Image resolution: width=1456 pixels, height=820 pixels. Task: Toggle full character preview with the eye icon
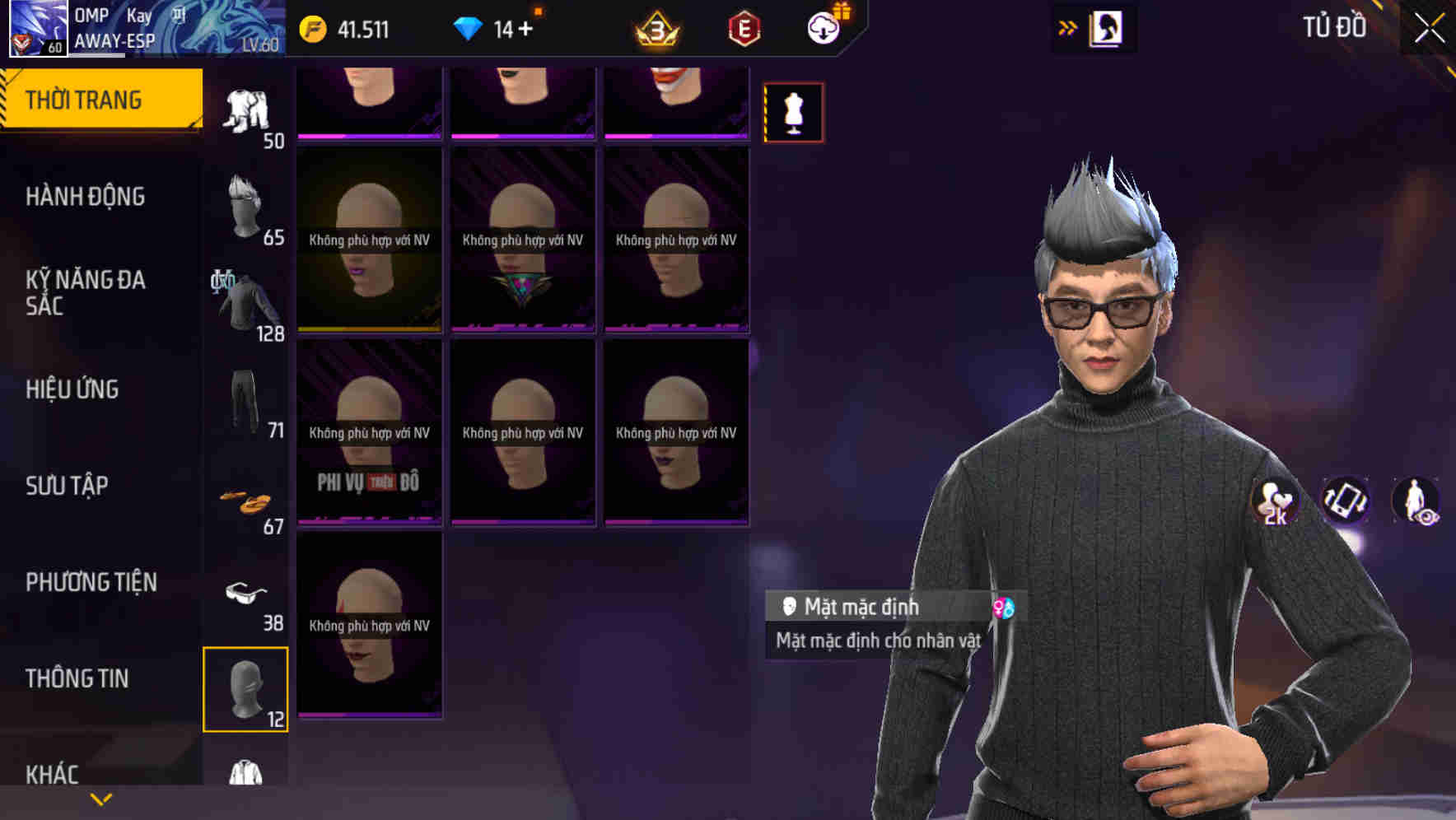click(1418, 501)
